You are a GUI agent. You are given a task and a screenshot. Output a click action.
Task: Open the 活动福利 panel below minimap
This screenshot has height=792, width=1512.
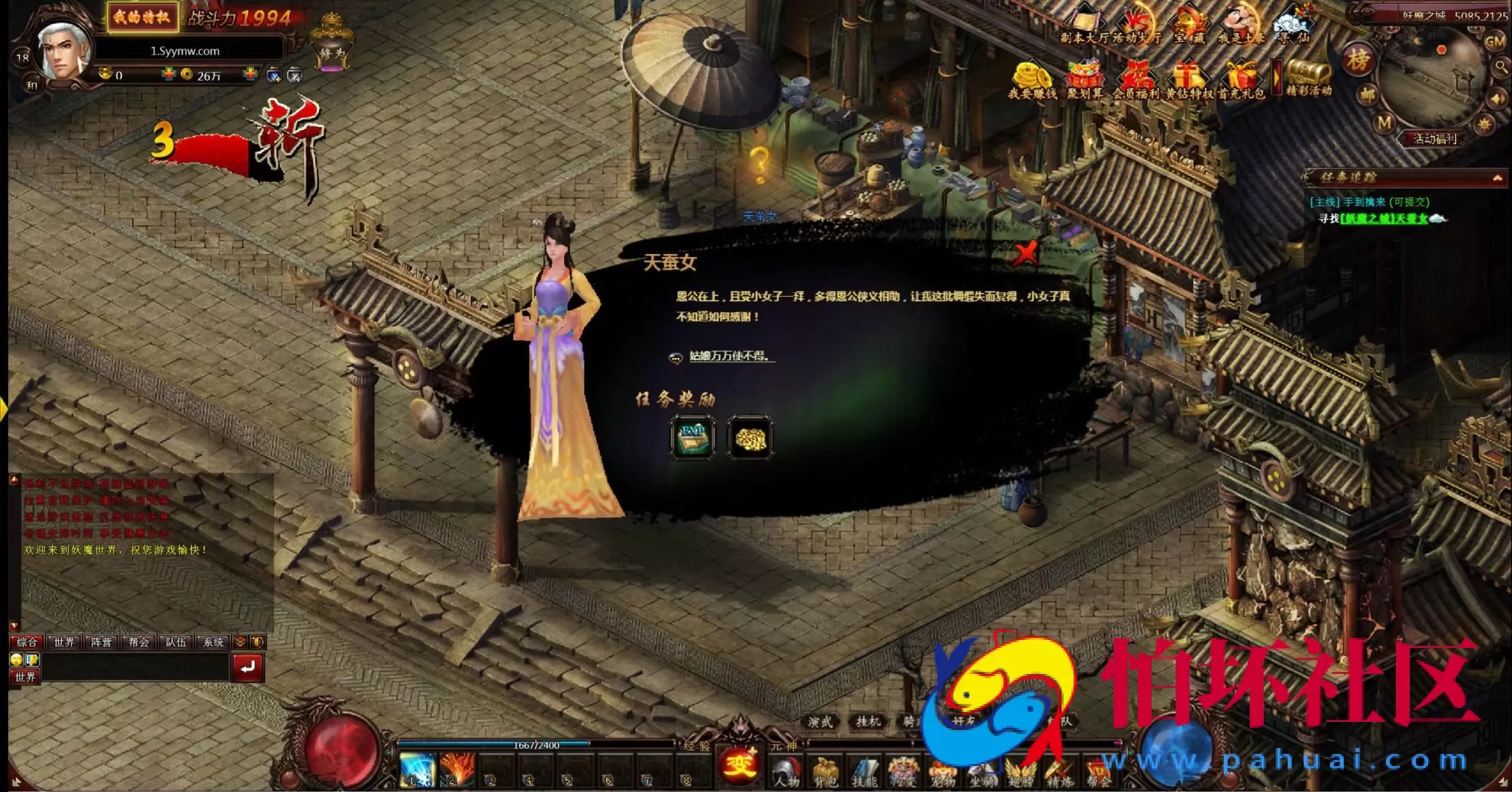[1437, 137]
